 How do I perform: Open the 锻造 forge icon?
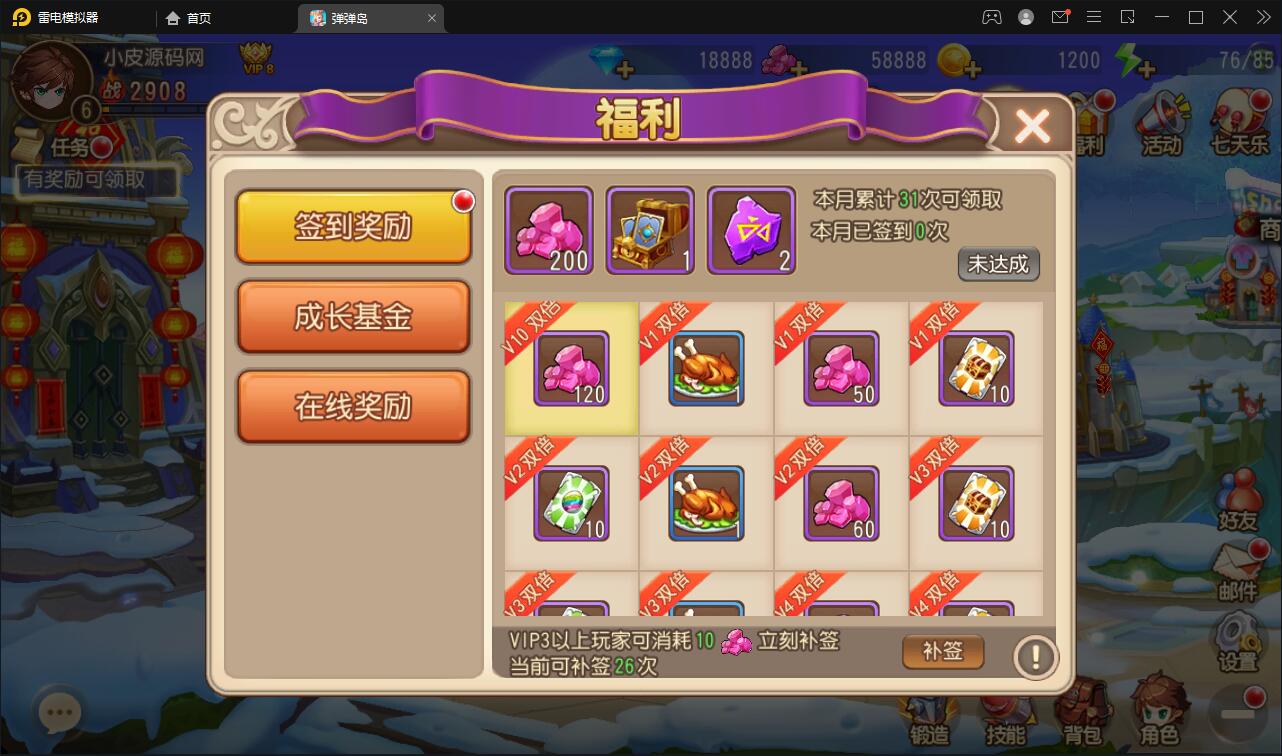click(x=930, y=710)
